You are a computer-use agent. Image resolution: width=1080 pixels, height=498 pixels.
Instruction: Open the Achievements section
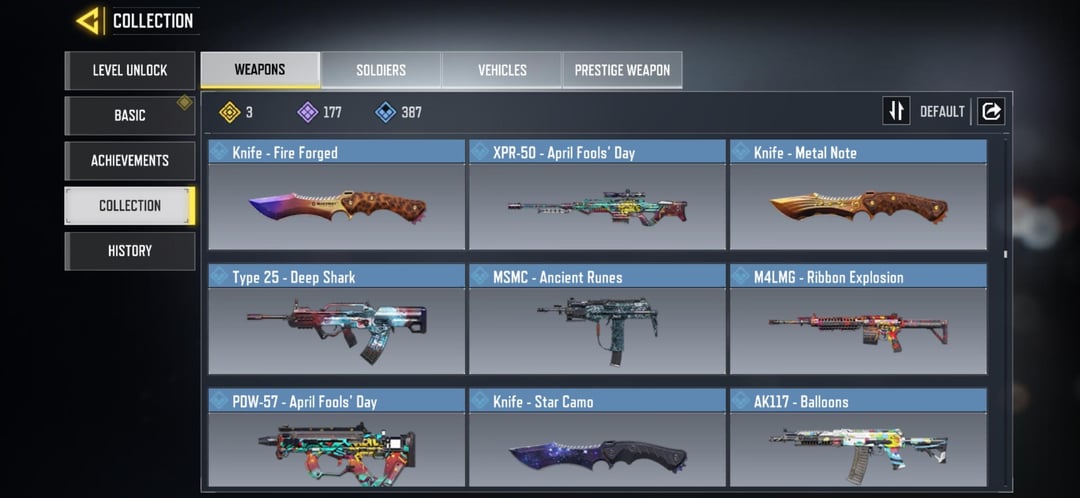[x=130, y=160]
